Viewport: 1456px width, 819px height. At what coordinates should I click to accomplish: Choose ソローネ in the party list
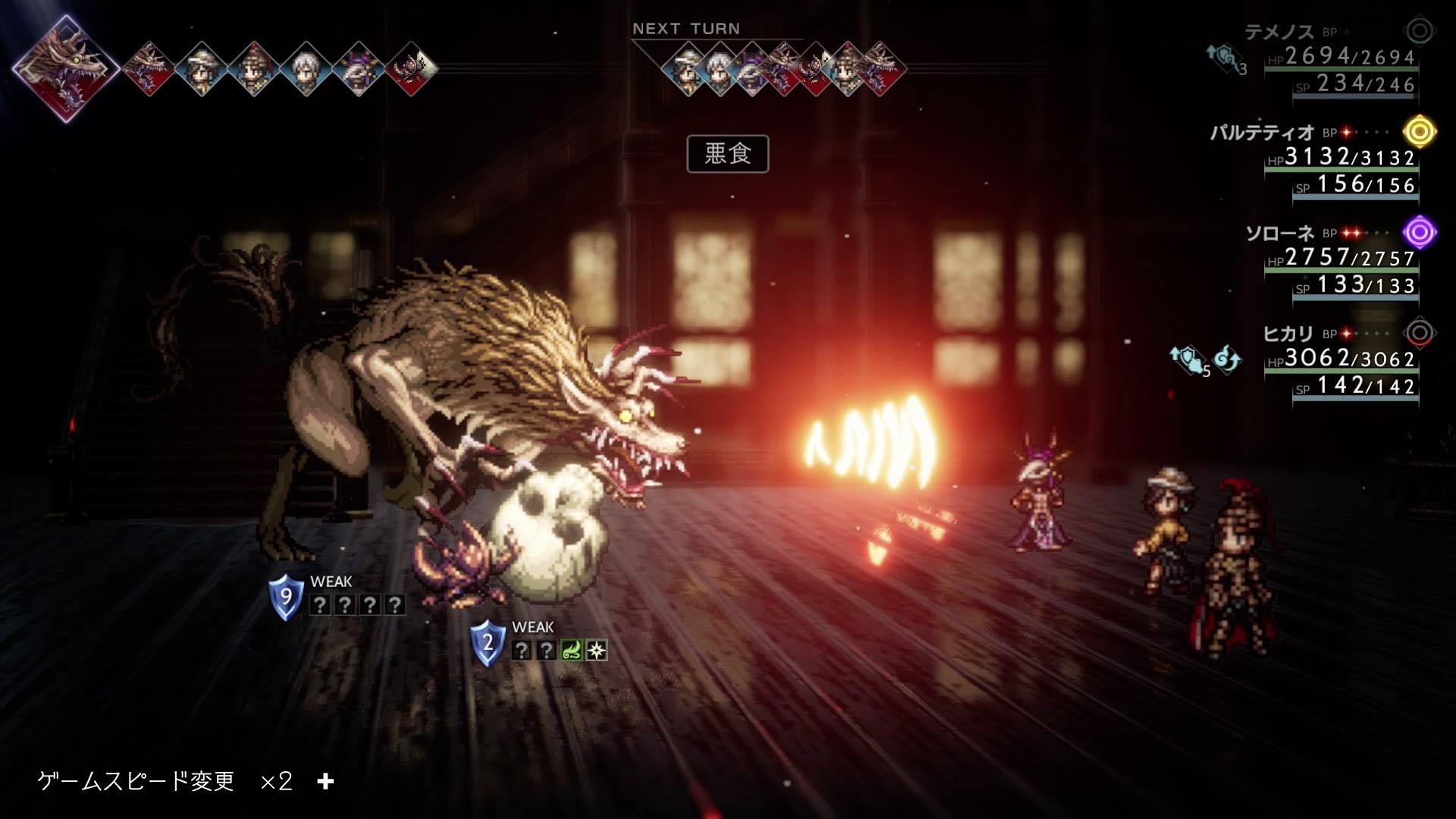[1279, 234]
